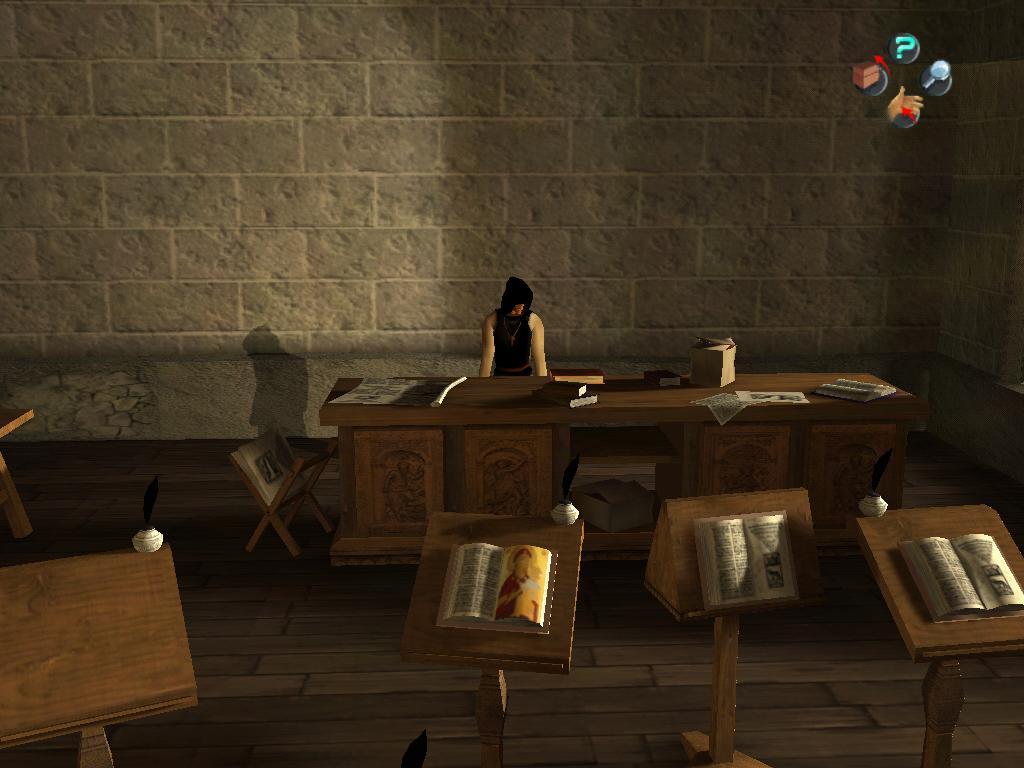Activate the hand action icon

(x=905, y=106)
